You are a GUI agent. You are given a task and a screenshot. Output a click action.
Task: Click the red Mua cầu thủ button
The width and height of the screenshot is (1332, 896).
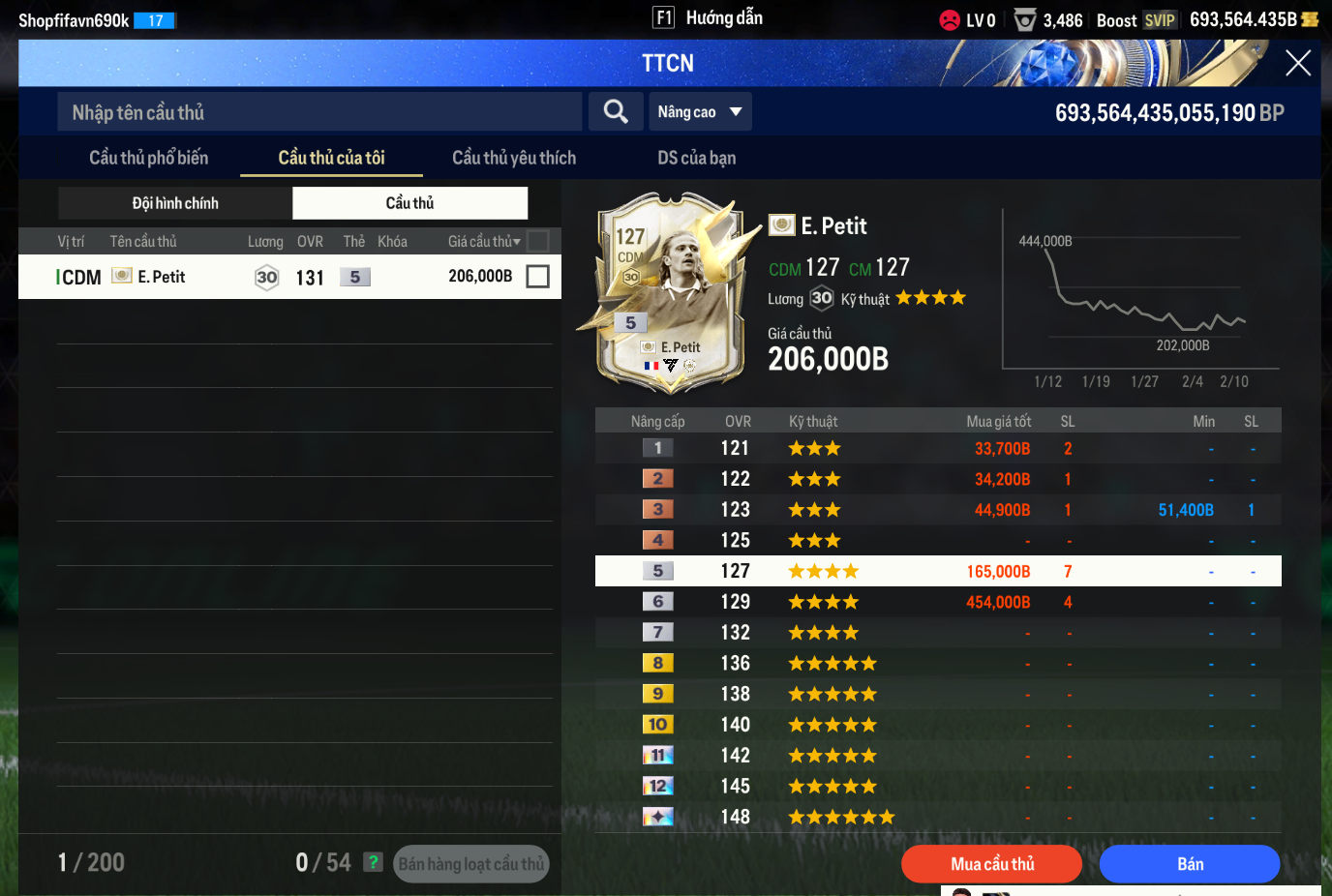pos(991,864)
